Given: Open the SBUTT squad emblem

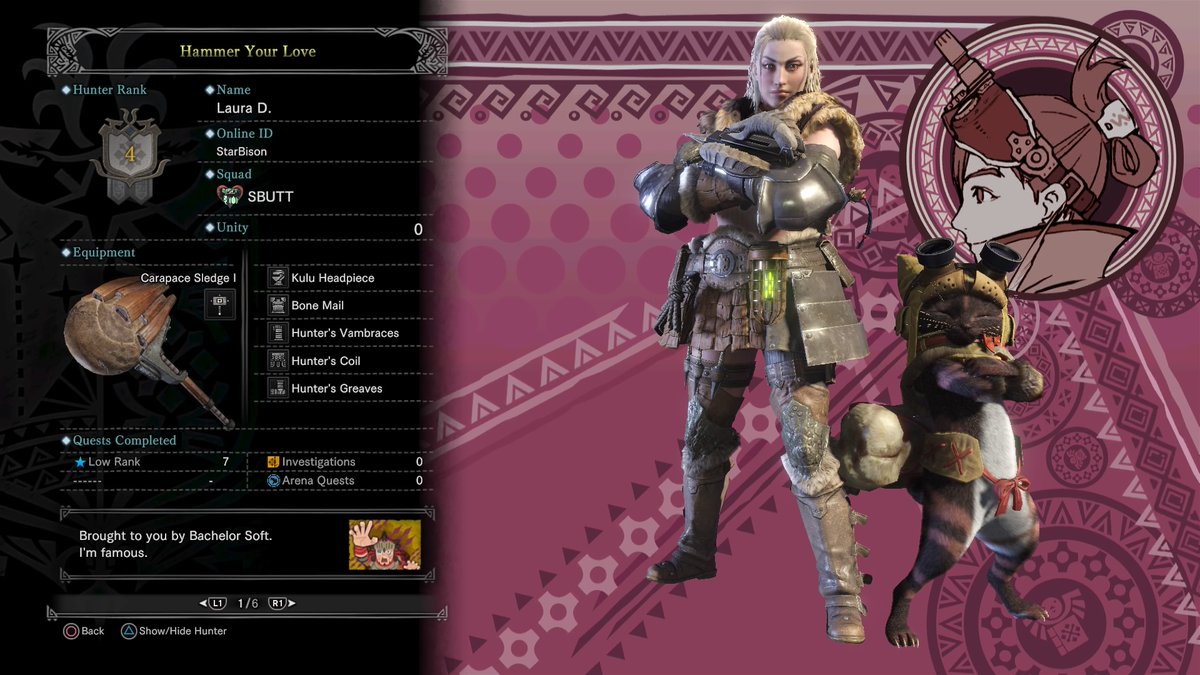Looking at the screenshot, I should click(x=231, y=196).
